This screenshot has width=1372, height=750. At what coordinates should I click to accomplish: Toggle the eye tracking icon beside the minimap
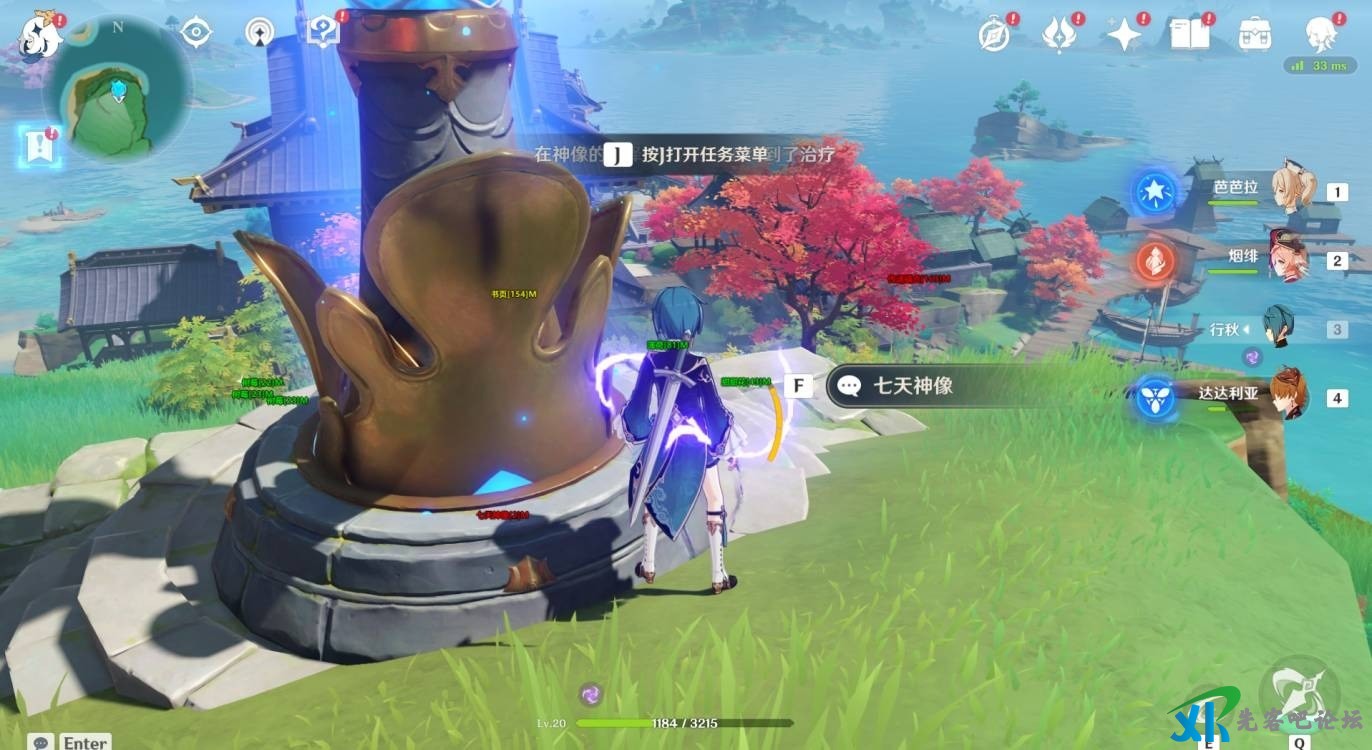tap(196, 33)
